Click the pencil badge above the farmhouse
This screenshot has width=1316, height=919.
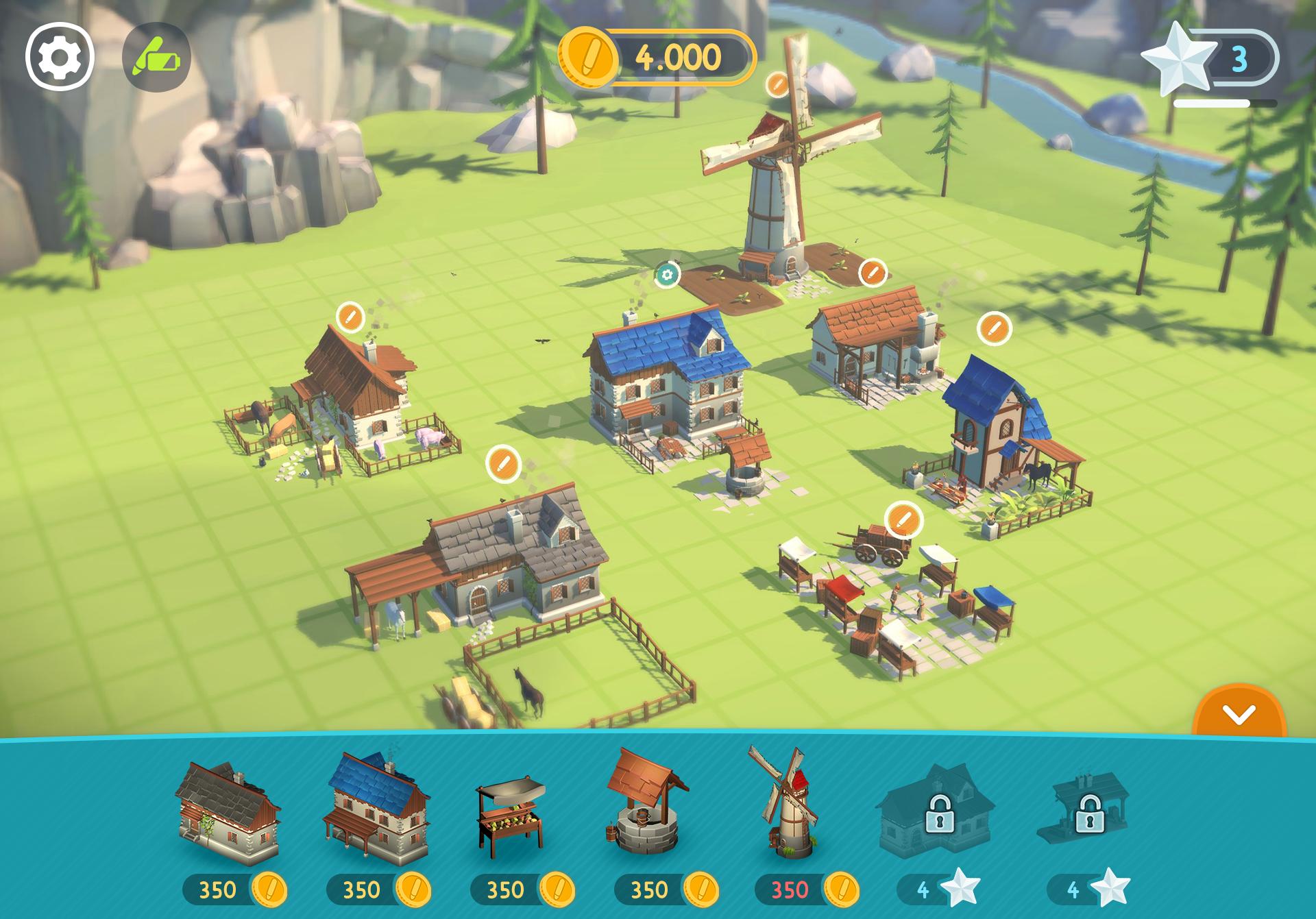coord(350,317)
